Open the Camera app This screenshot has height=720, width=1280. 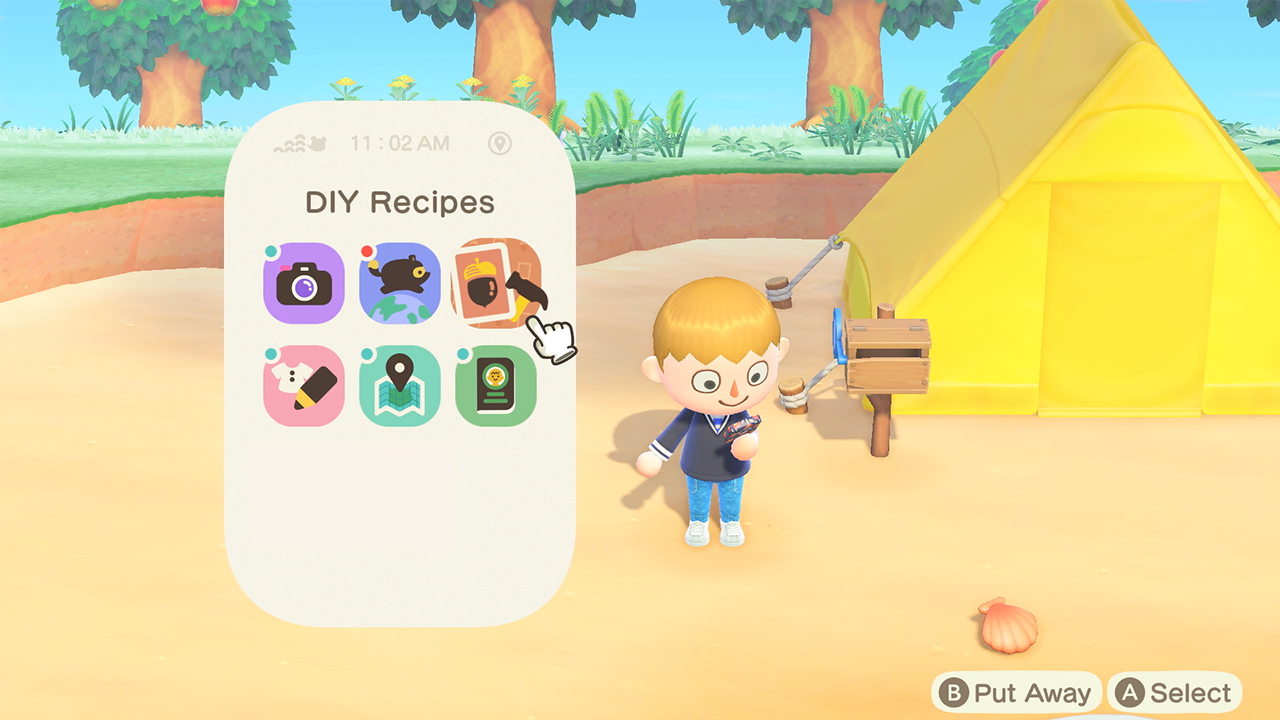pyautogui.click(x=303, y=284)
